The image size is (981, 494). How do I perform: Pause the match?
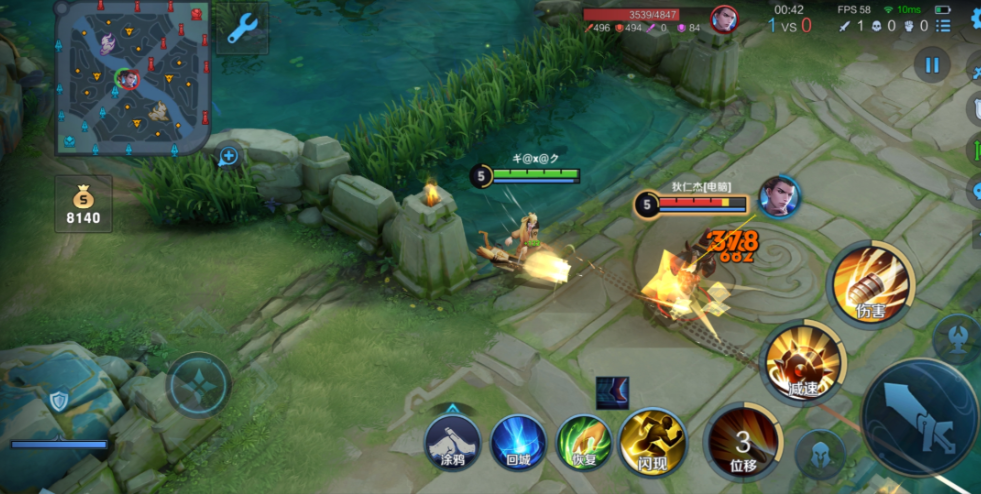click(932, 66)
